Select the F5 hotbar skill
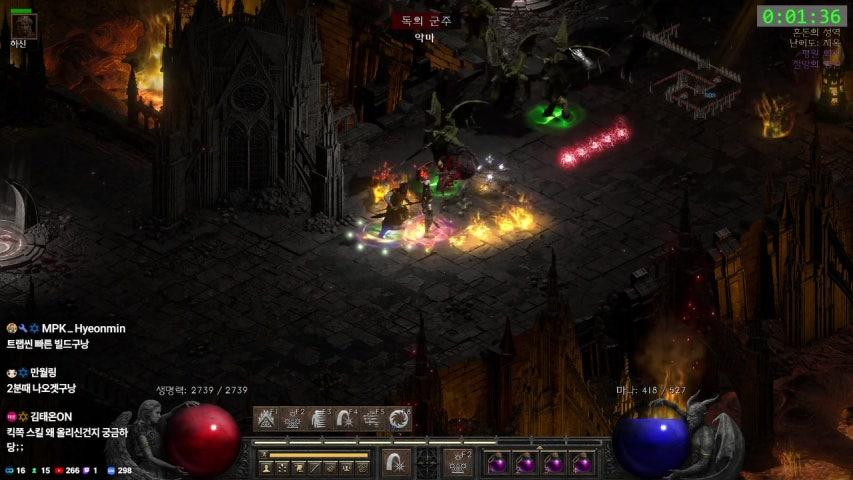 (374, 418)
